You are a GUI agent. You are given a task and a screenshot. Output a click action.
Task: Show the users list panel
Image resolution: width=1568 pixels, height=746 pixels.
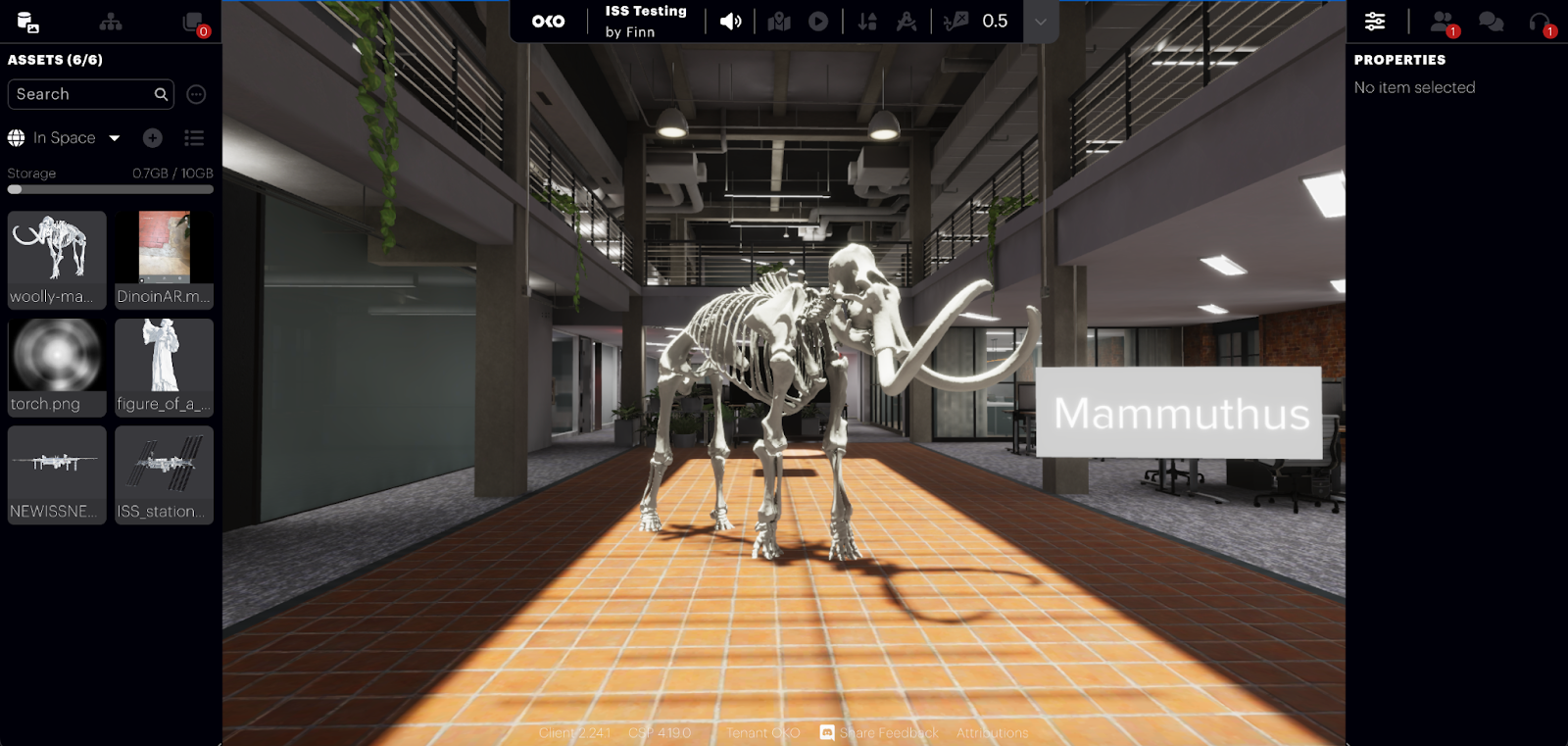coord(1443,22)
